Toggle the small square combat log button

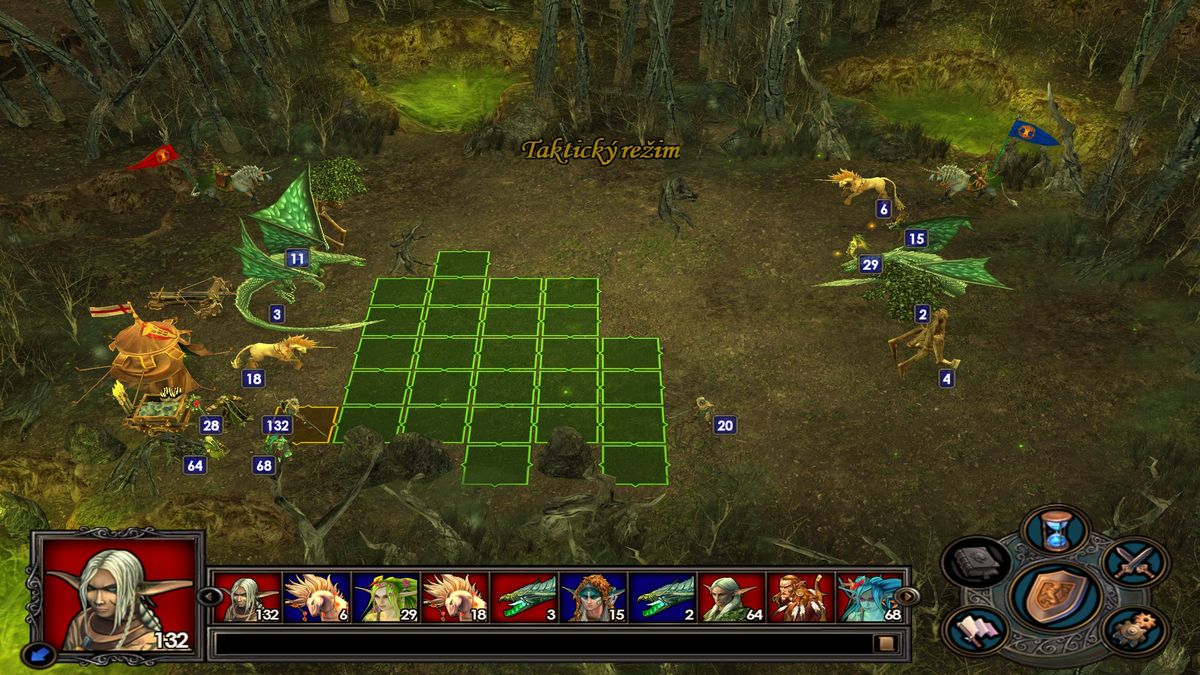tap(884, 643)
